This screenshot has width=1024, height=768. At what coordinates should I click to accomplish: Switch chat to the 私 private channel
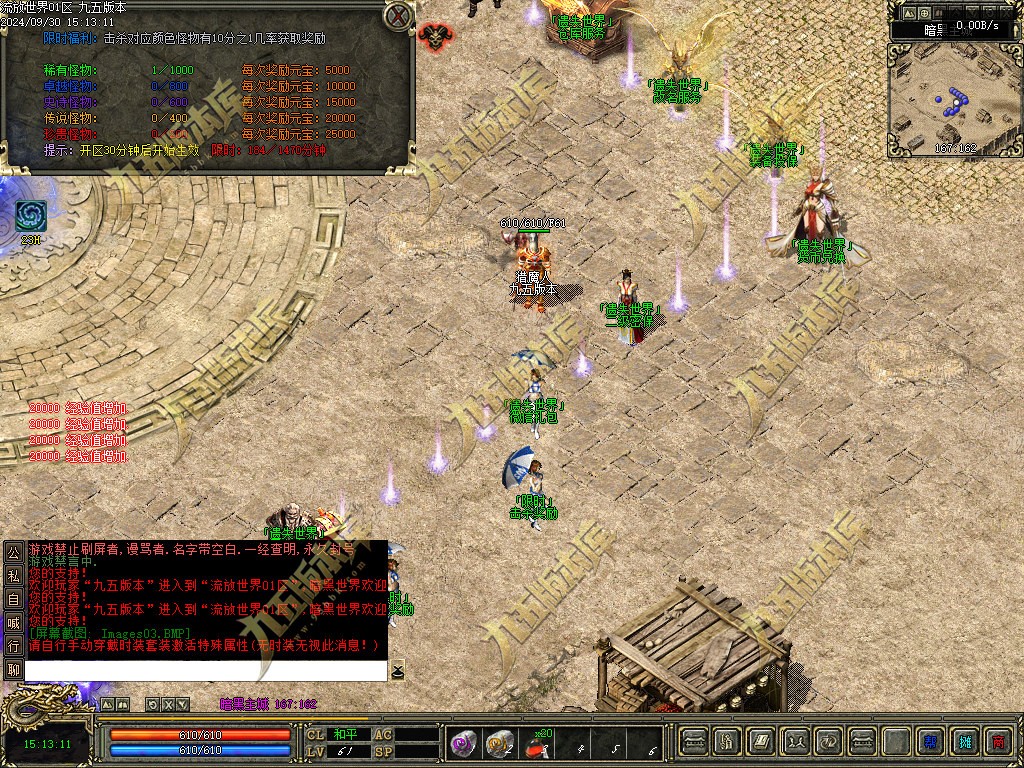[x=13, y=576]
